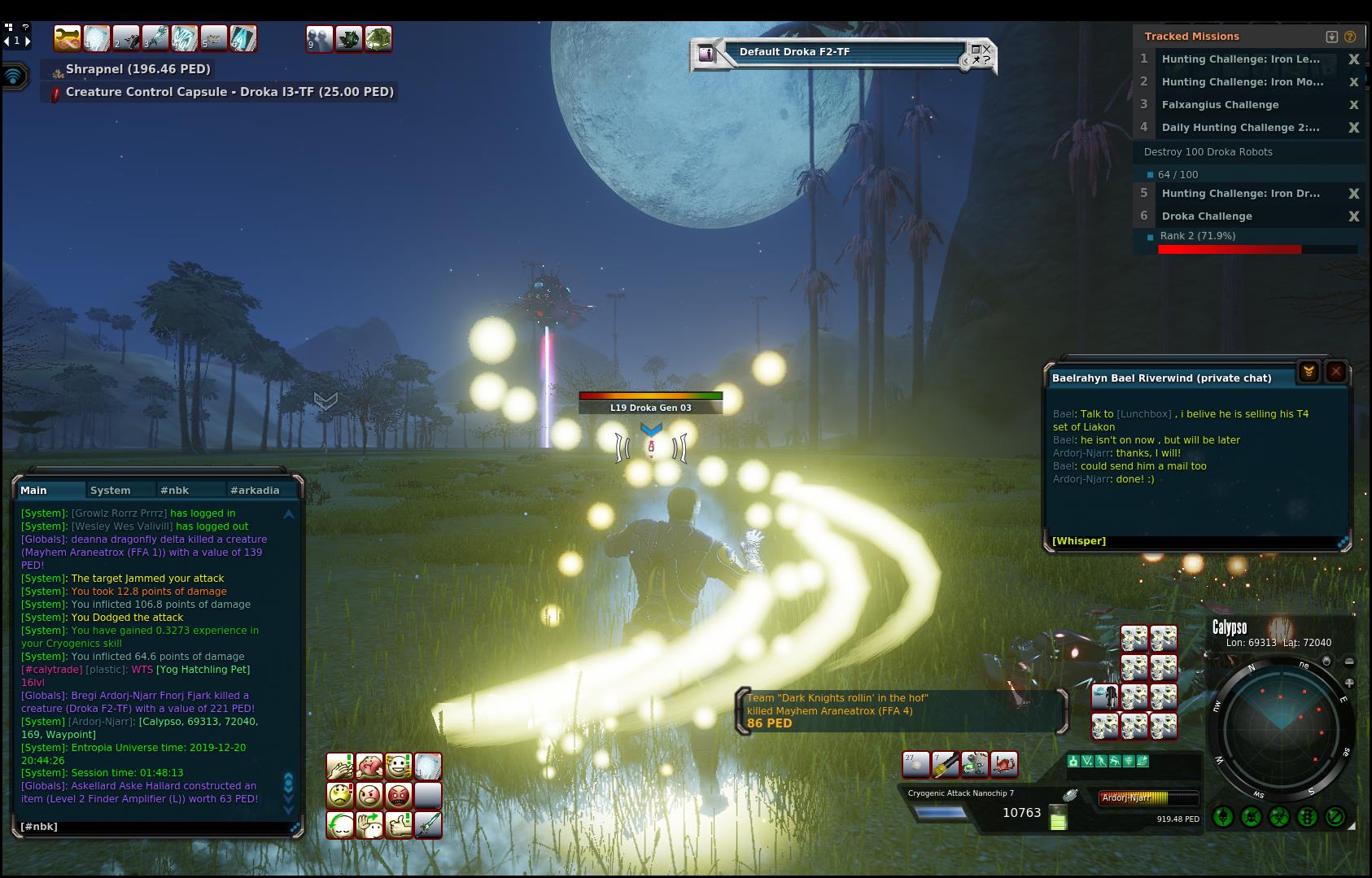Screen dimensions: 1372x878
Task: Click the Tracked Missions help question mark
Action: (1350, 37)
